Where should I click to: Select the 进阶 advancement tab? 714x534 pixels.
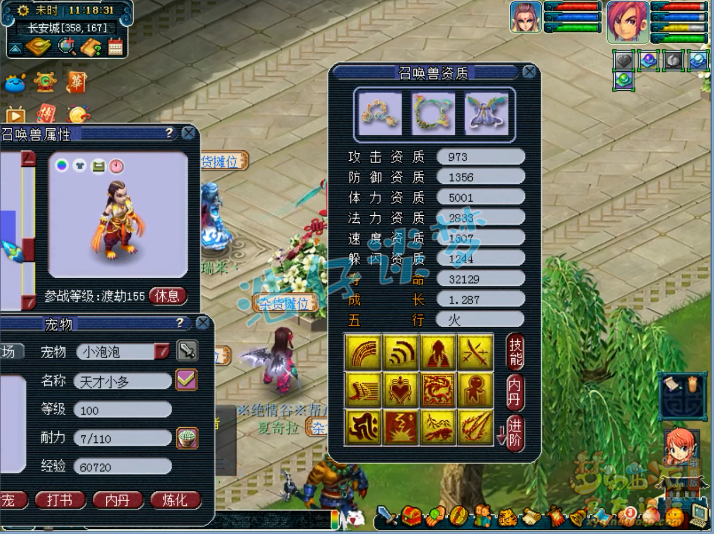(x=515, y=431)
